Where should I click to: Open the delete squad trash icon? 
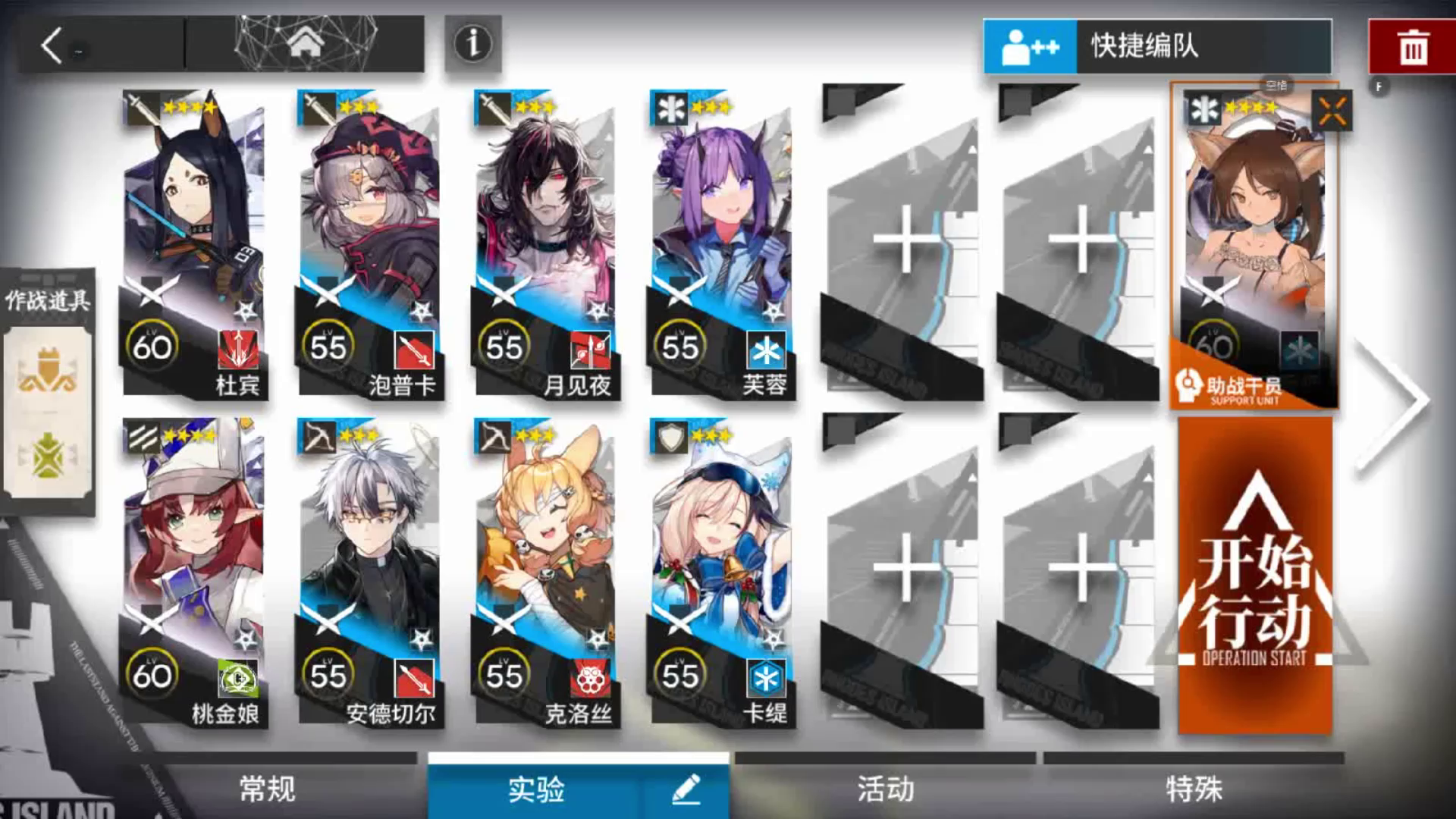pos(1412,47)
